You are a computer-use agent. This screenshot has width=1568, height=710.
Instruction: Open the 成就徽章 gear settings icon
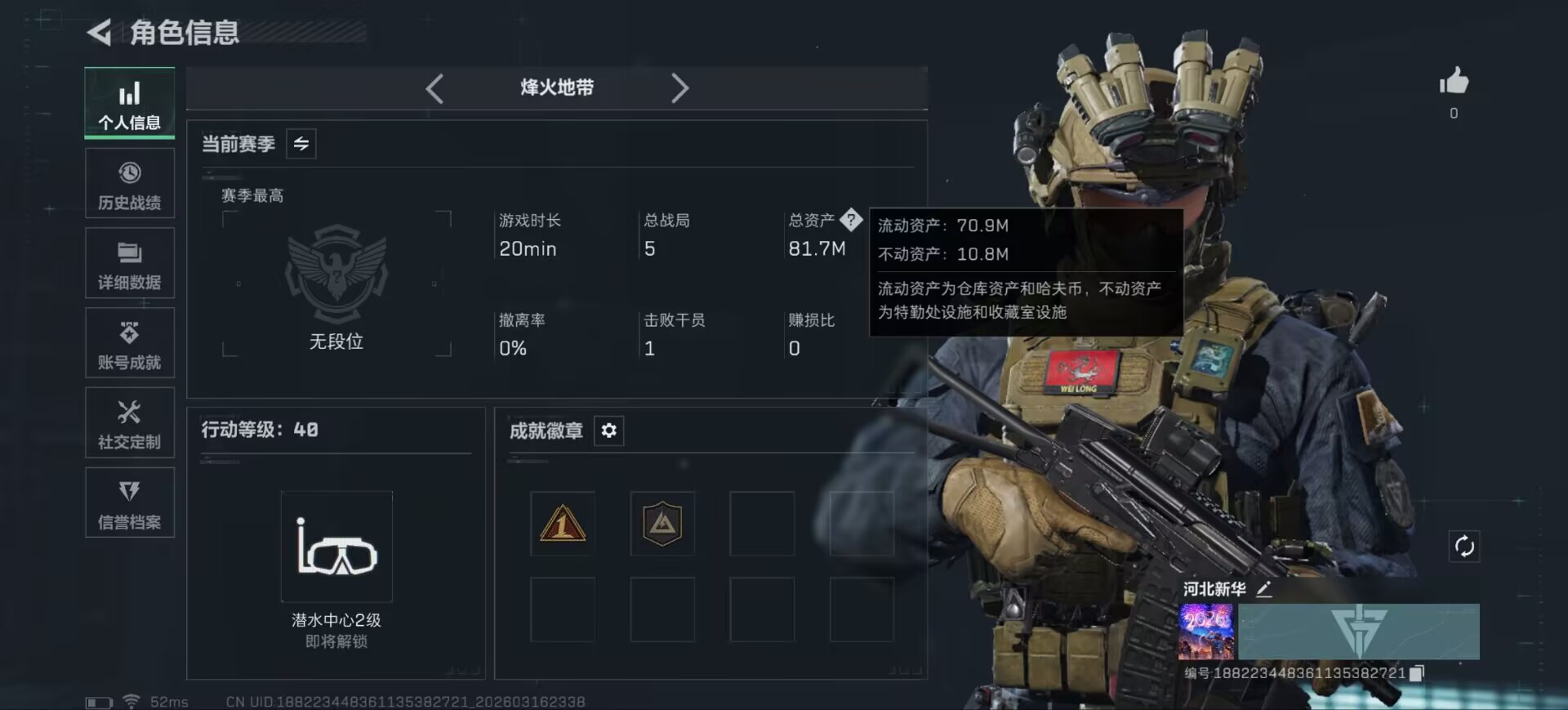pyautogui.click(x=608, y=431)
